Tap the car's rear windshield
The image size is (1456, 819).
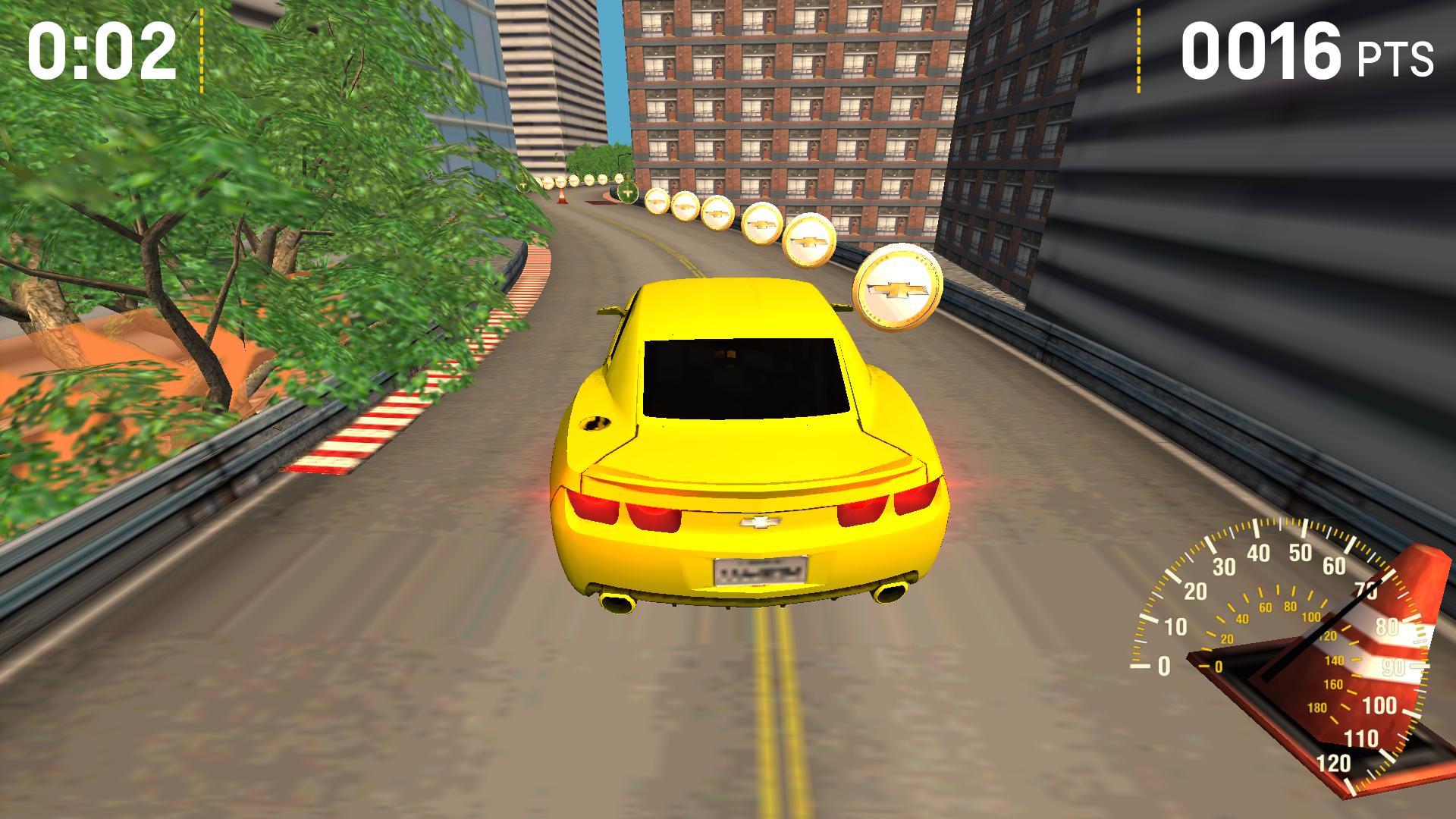tap(739, 379)
